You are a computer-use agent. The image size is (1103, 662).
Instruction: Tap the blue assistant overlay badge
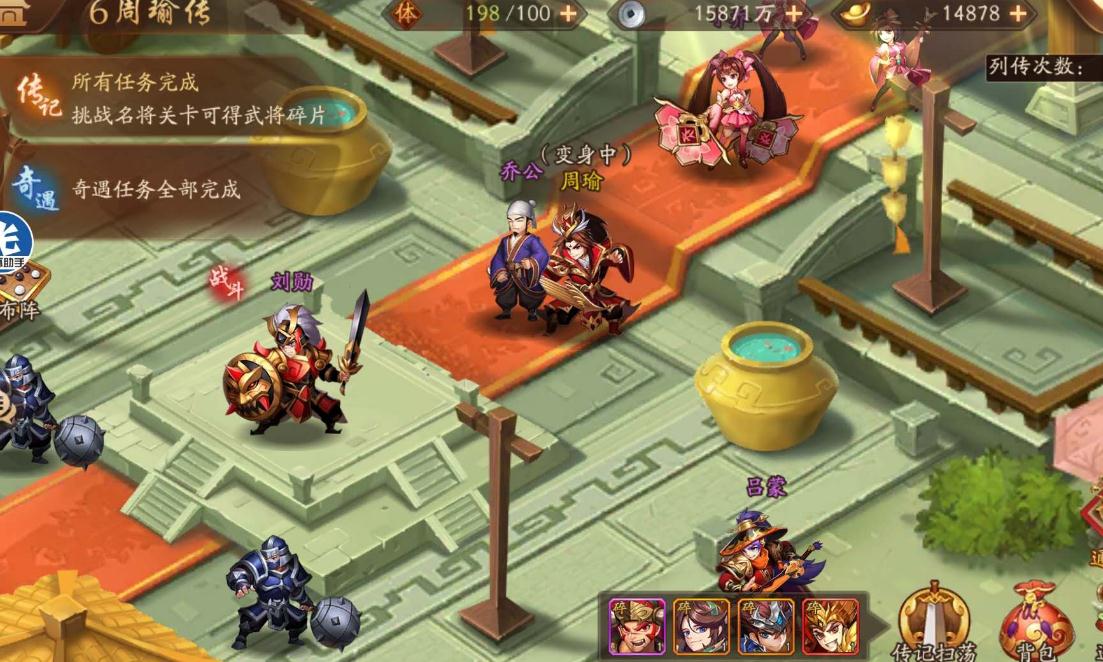(14, 240)
